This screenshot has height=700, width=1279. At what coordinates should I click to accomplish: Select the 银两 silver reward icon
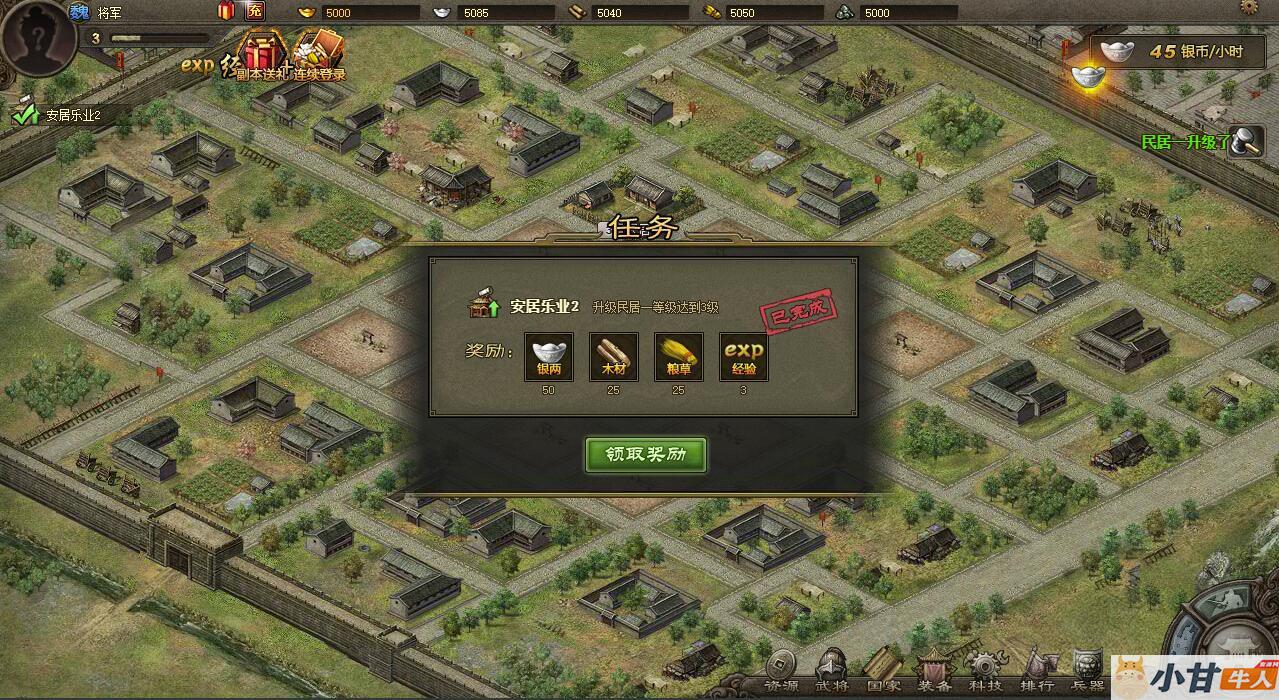click(x=549, y=357)
